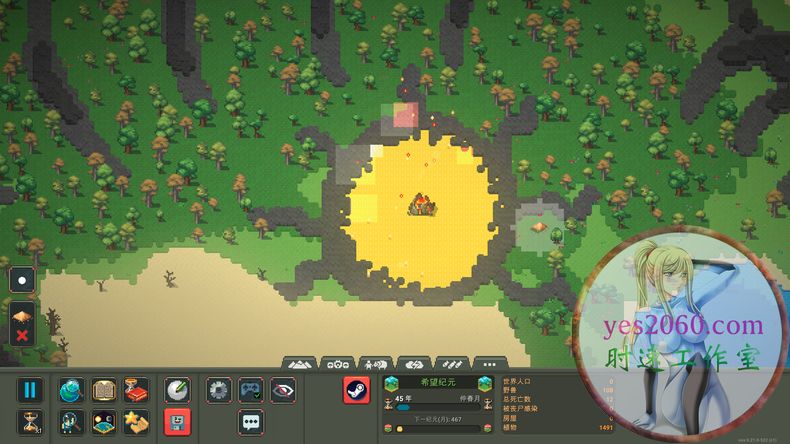Click the blue gamepad controller icon
Image resolution: width=790 pixels, height=444 pixels.
[x=251, y=390]
